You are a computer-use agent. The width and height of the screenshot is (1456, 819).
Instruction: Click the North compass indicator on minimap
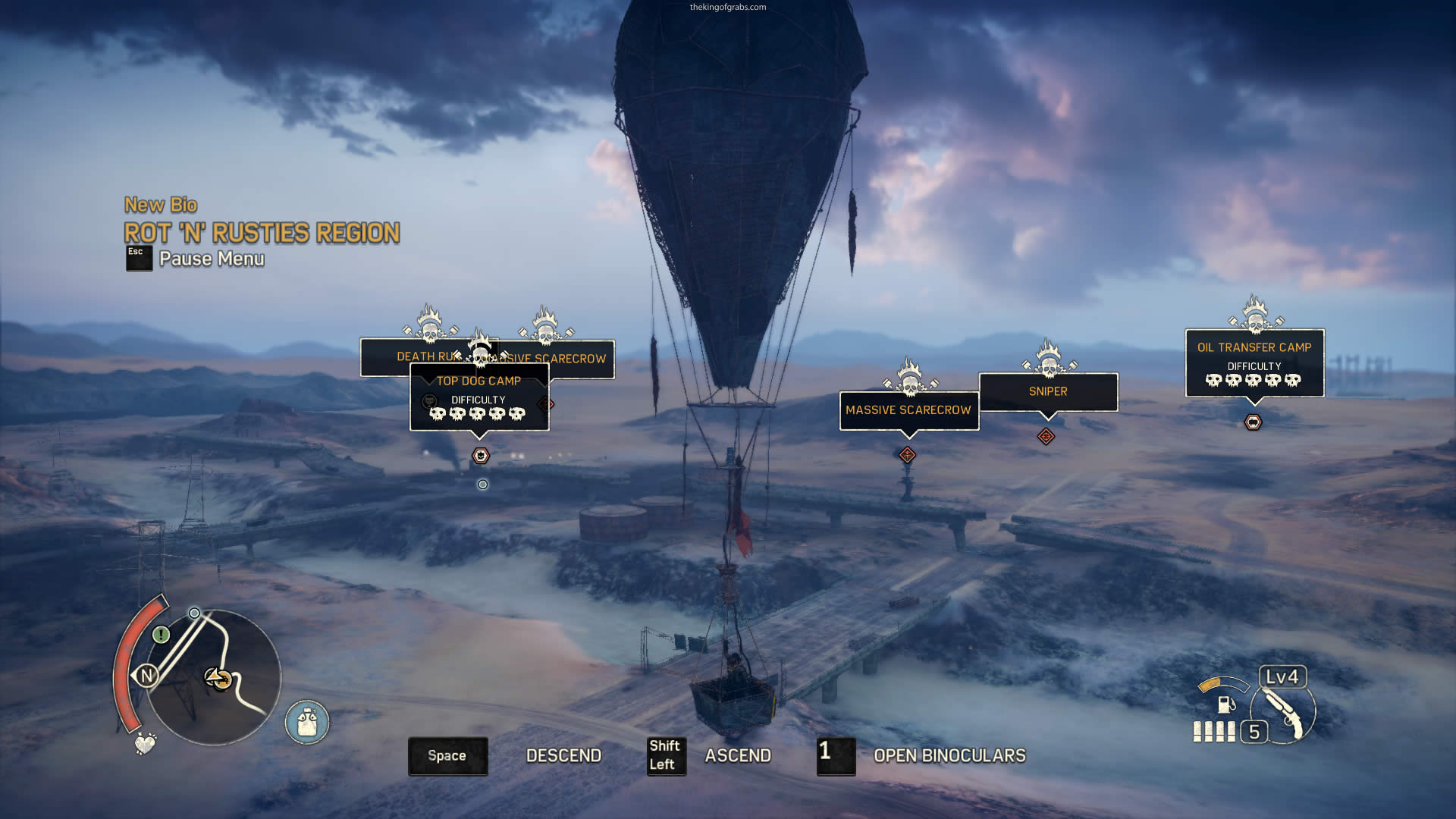tap(146, 675)
